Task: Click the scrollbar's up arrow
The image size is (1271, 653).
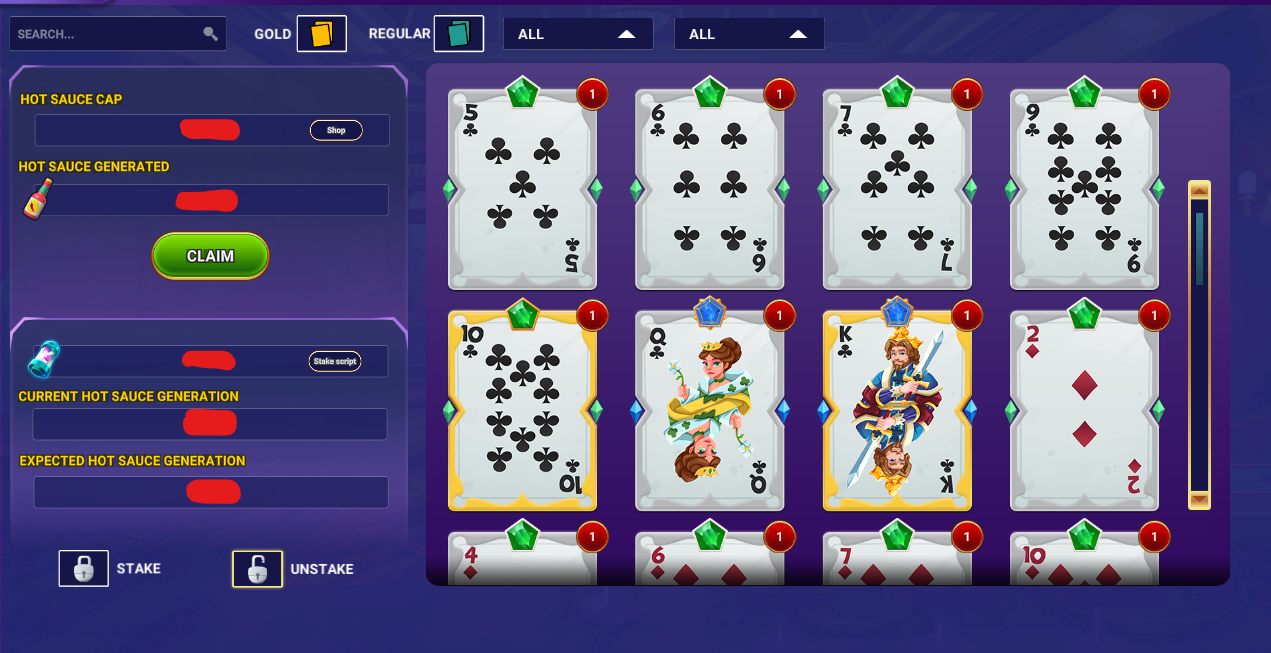Action: pos(1199,190)
